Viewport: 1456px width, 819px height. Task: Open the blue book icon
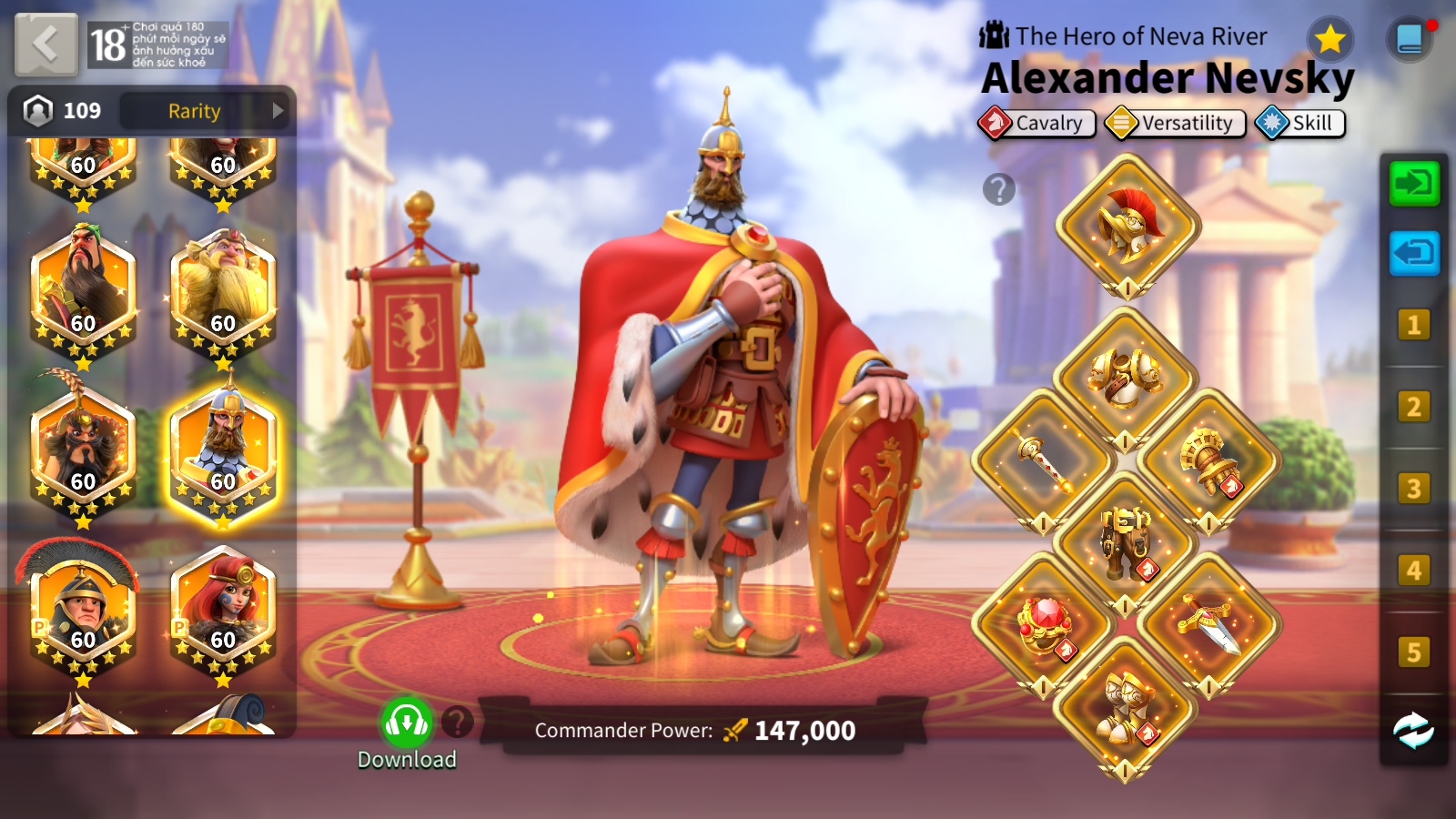[1410, 39]
